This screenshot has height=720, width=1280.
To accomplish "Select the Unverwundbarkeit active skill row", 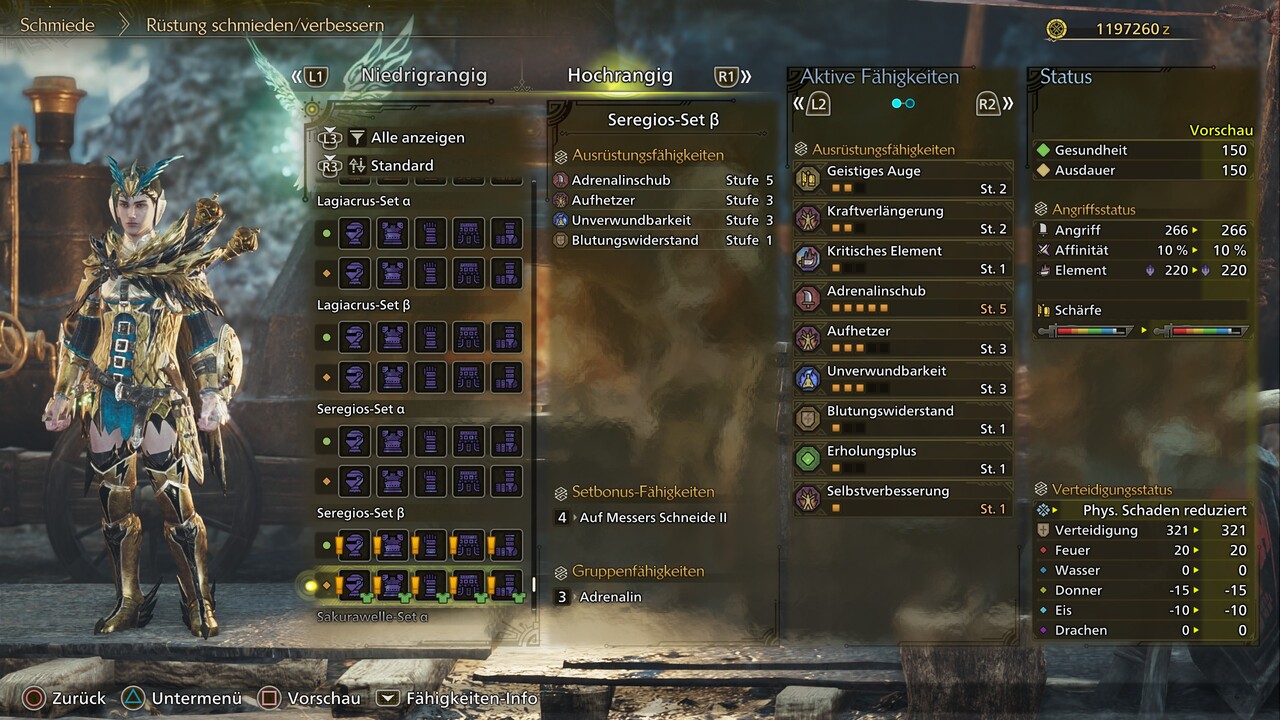I will pyautogui.click(x=903, y=379).
